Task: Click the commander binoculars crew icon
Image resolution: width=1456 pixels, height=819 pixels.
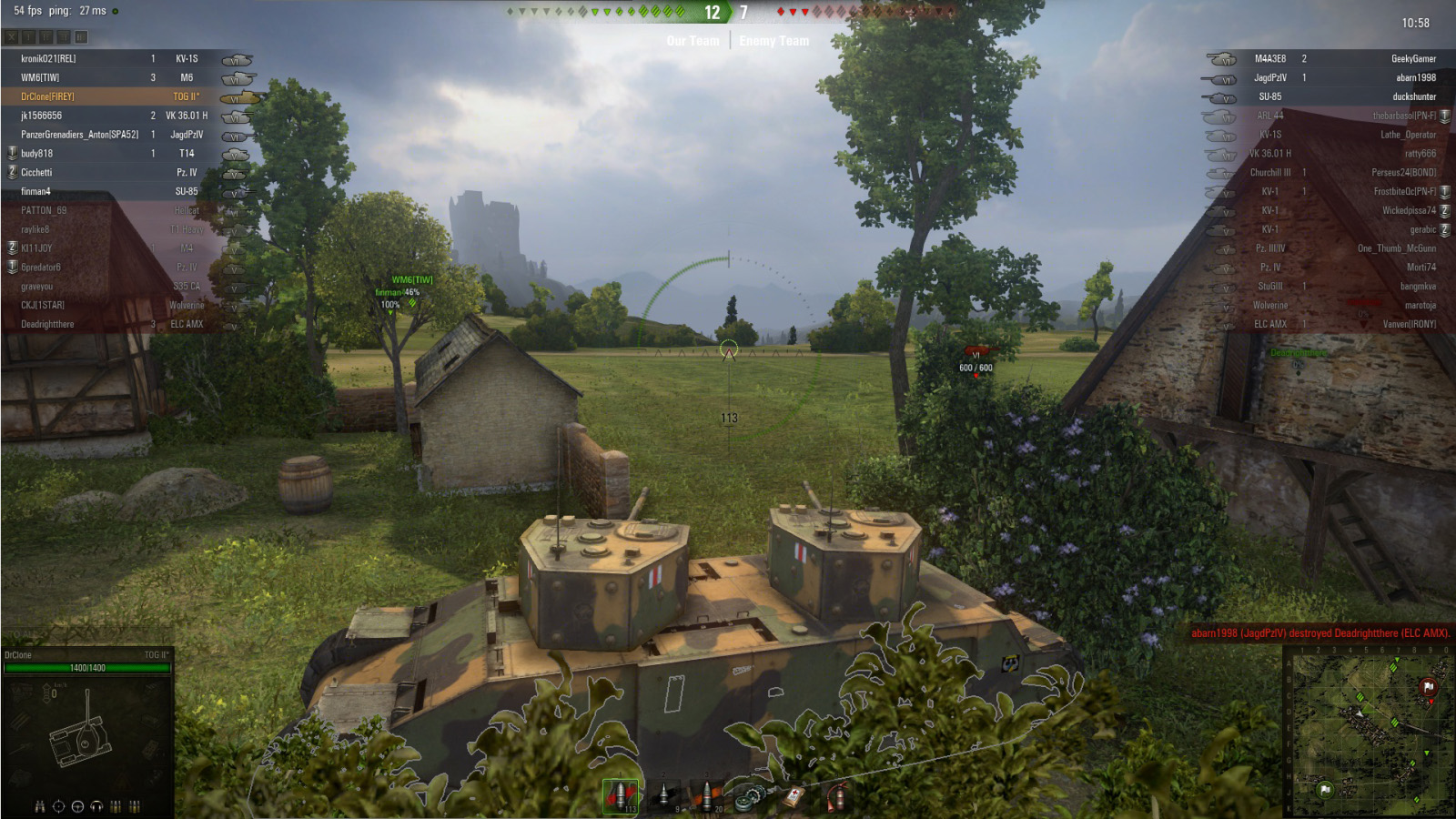Action: 39,806
